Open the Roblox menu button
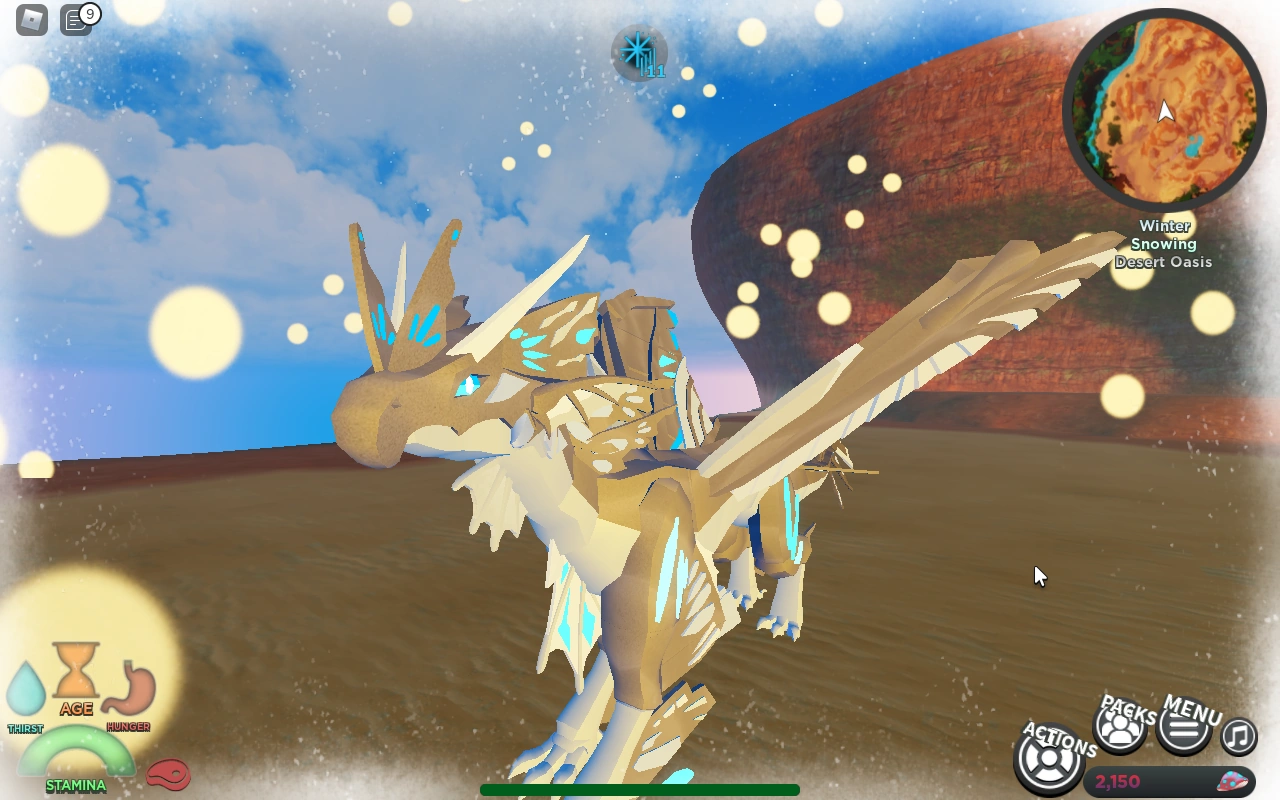The height and width of the screenshot is (800, 1280). [30, 18]
